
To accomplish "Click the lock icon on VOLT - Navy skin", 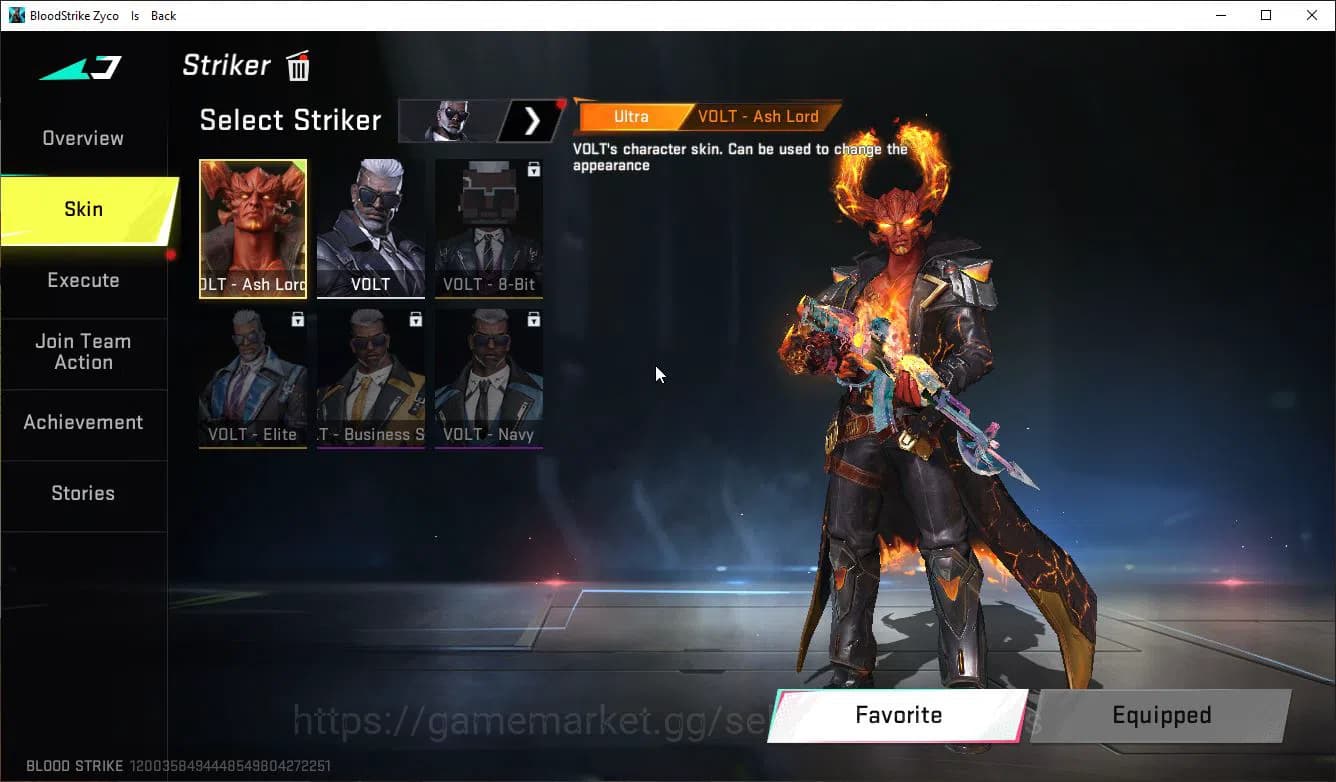I will pos(535,319).
